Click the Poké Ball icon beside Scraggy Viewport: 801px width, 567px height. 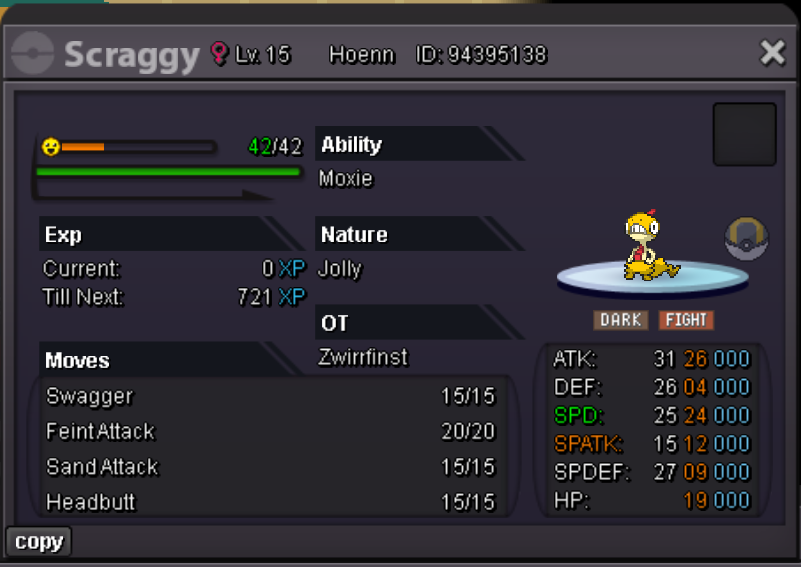744,240
